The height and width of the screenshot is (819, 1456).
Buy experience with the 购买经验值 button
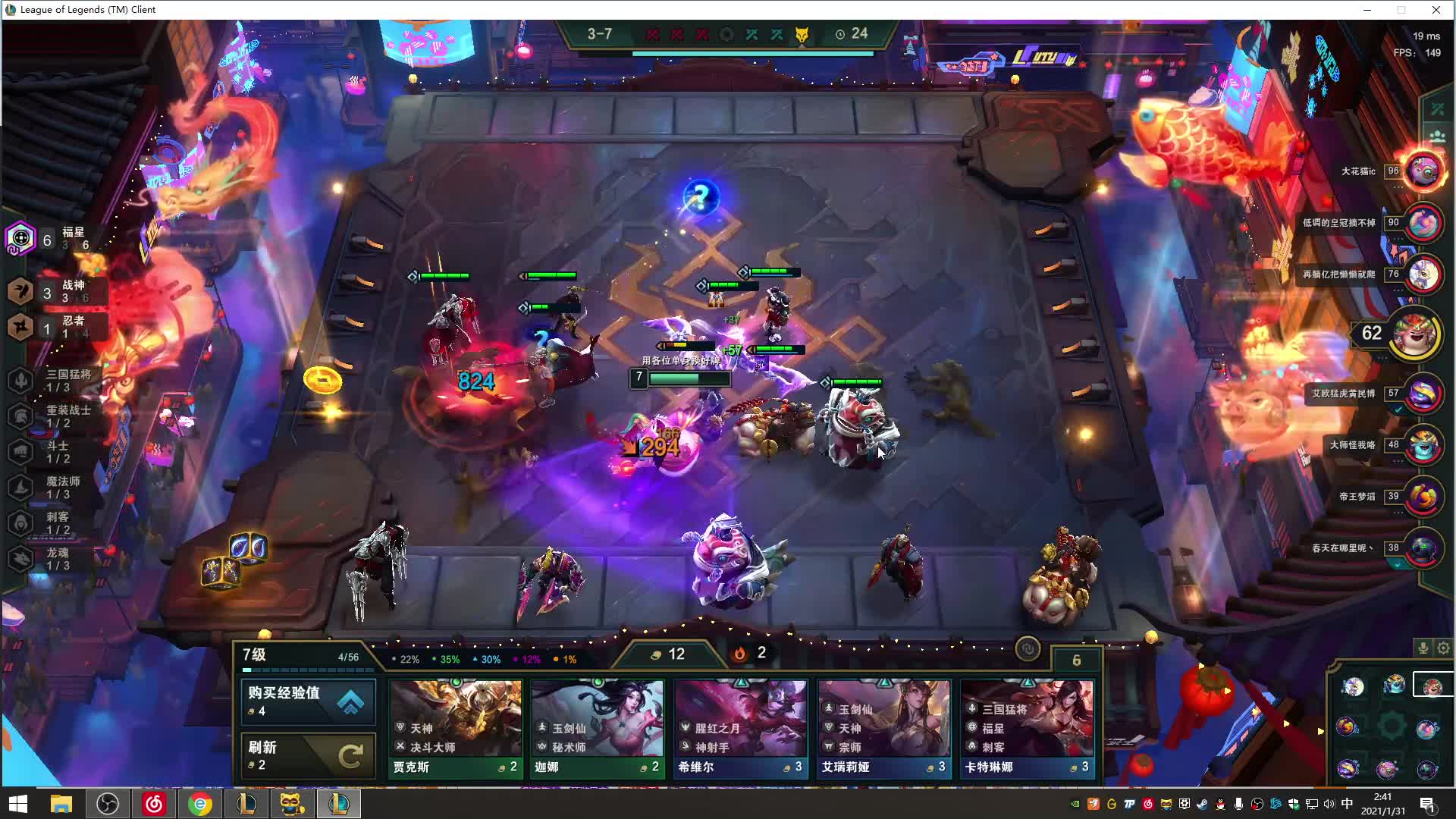[x=308, y=701]
